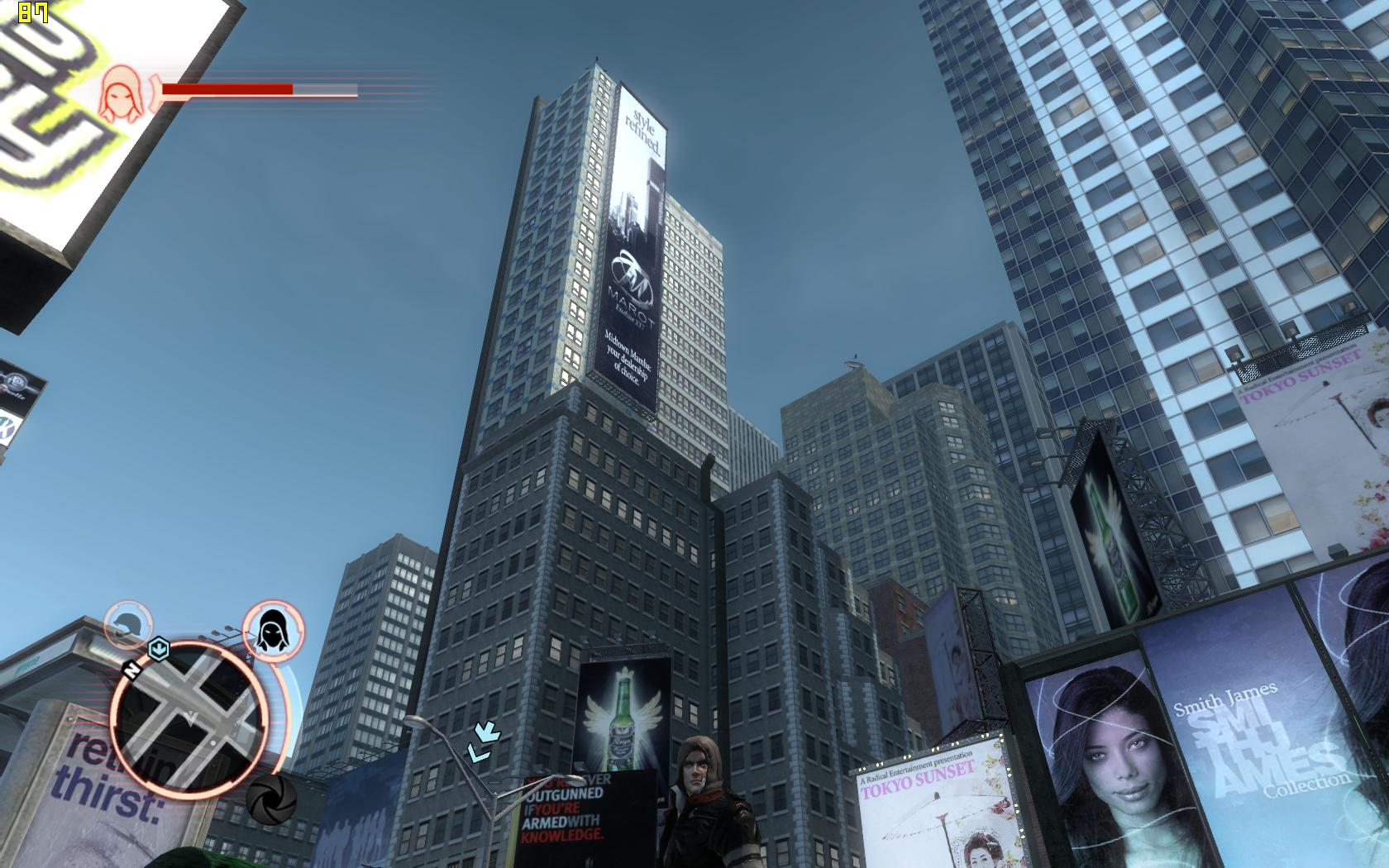Click the cyan hexagon objective marker on minimap
Screen dimensions: 1389x868
tap(158, 649)
